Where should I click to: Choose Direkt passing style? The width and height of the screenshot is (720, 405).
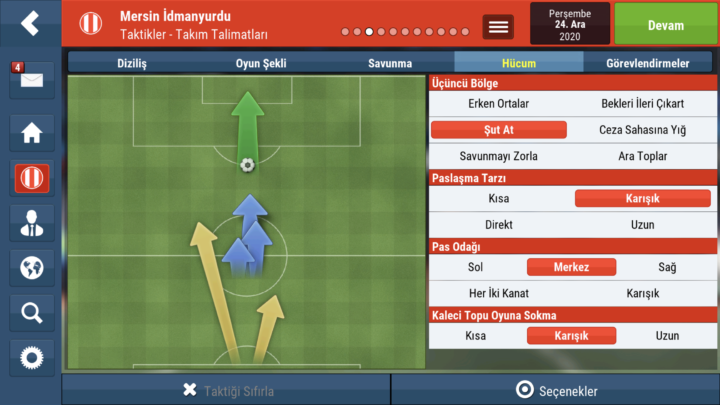[498, 225]
